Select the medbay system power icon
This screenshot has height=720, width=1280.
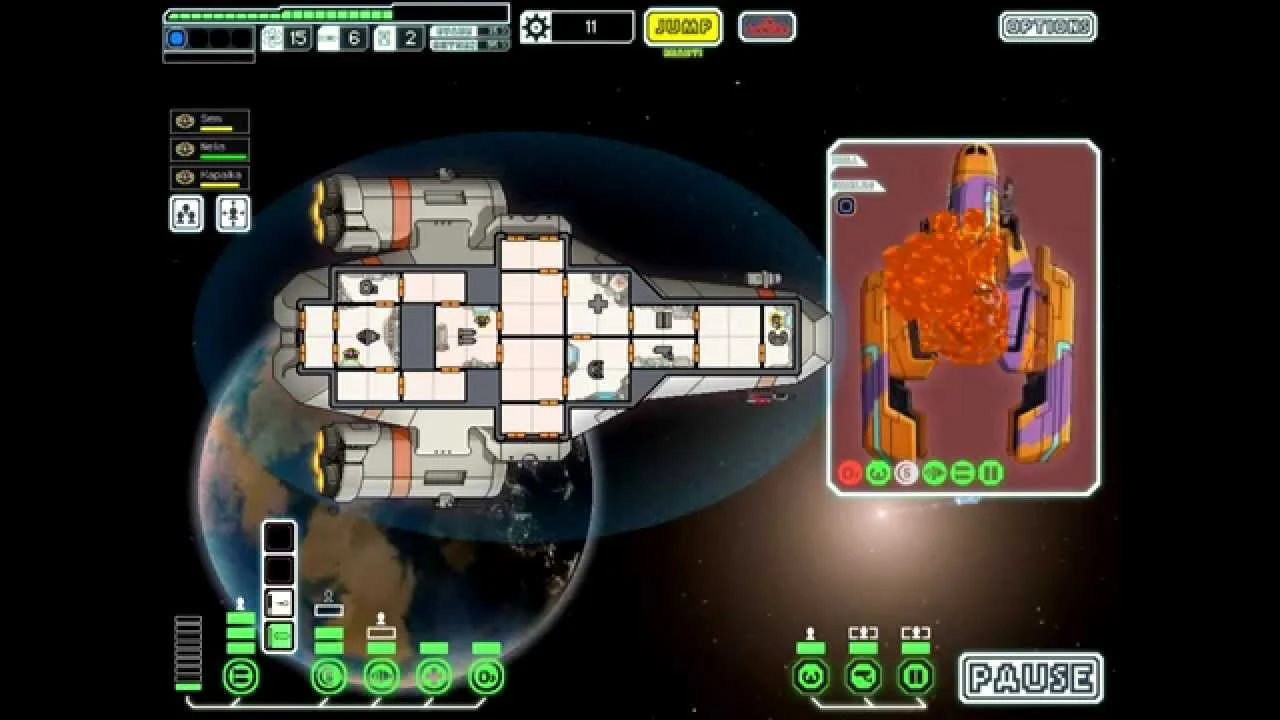(434, 677)
